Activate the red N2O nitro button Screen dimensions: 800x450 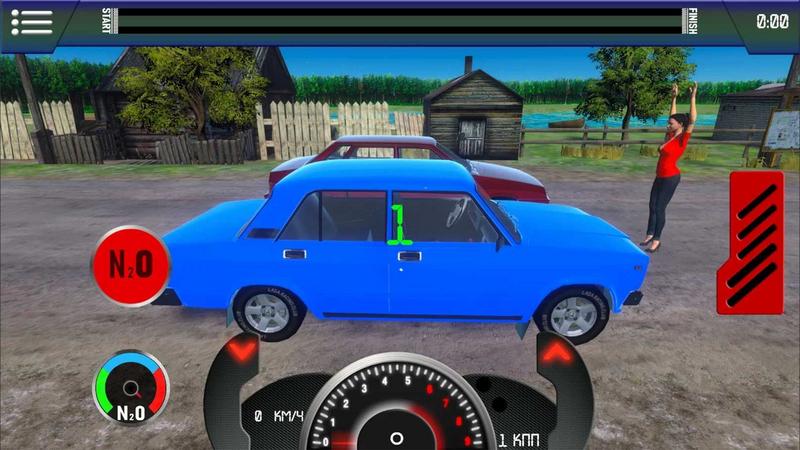(x=130, y=265)
